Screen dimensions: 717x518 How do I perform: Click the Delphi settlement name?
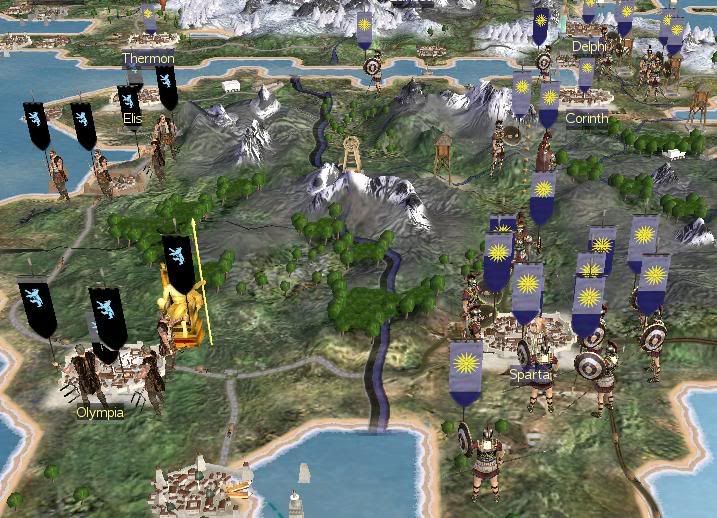tap(588, 46)
